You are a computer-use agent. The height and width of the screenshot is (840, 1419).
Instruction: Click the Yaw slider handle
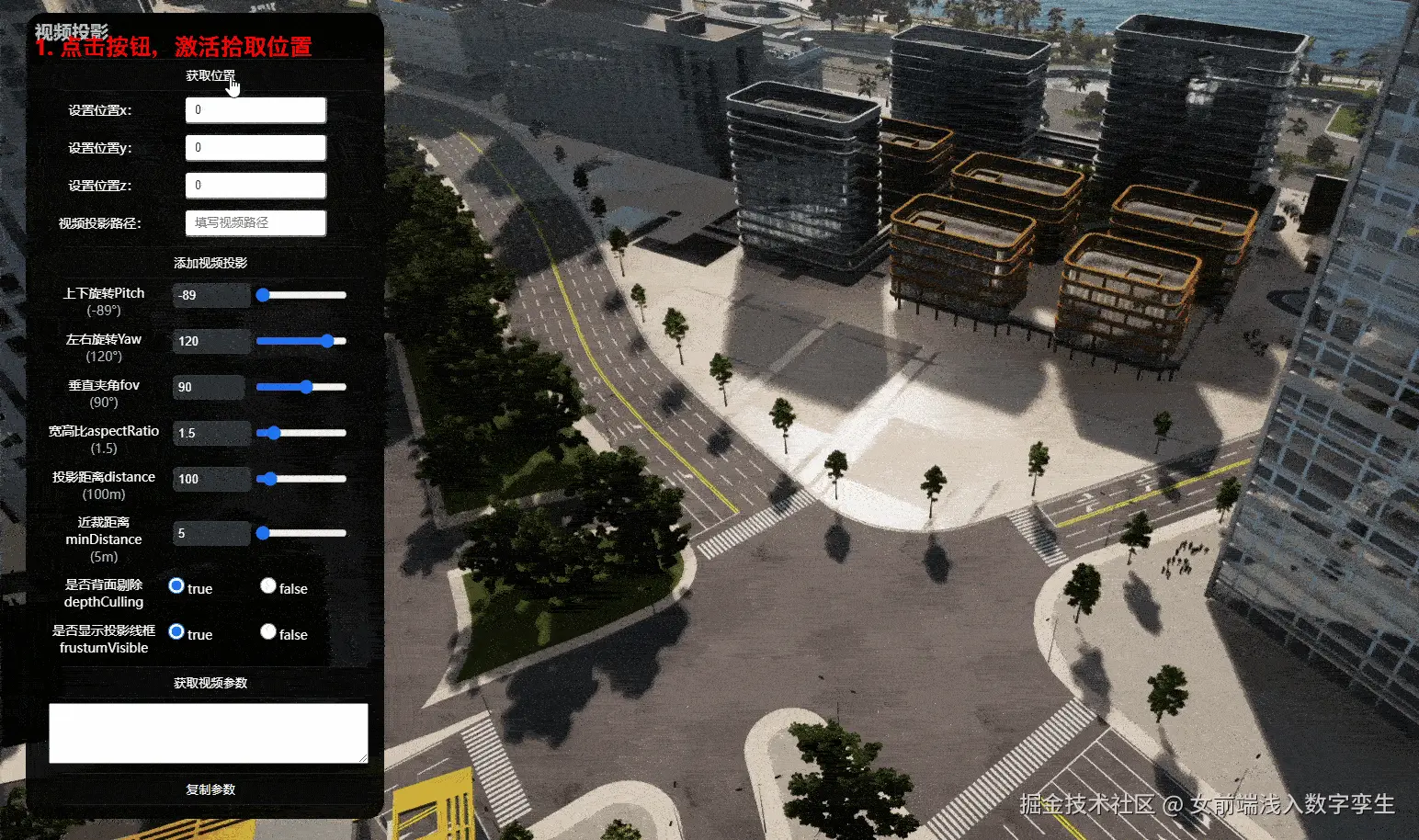tap(327, 341)
